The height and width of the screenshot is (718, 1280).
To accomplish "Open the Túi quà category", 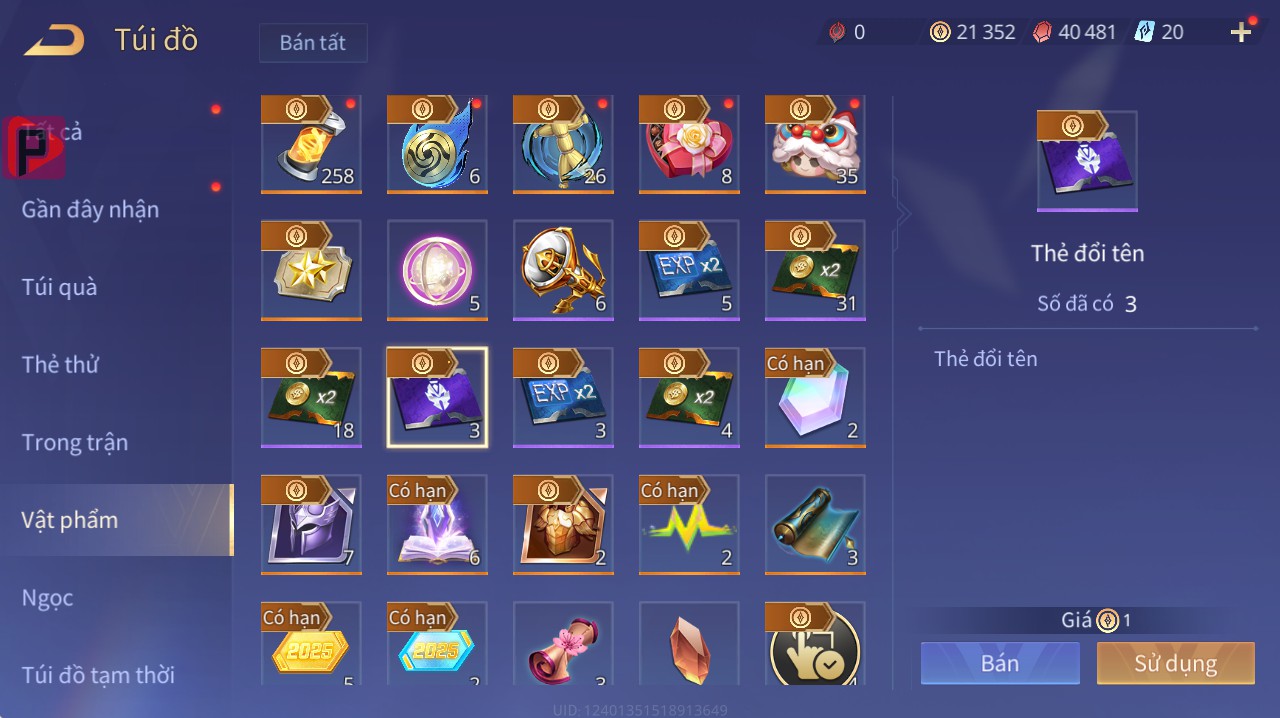I will coord(60,287).
